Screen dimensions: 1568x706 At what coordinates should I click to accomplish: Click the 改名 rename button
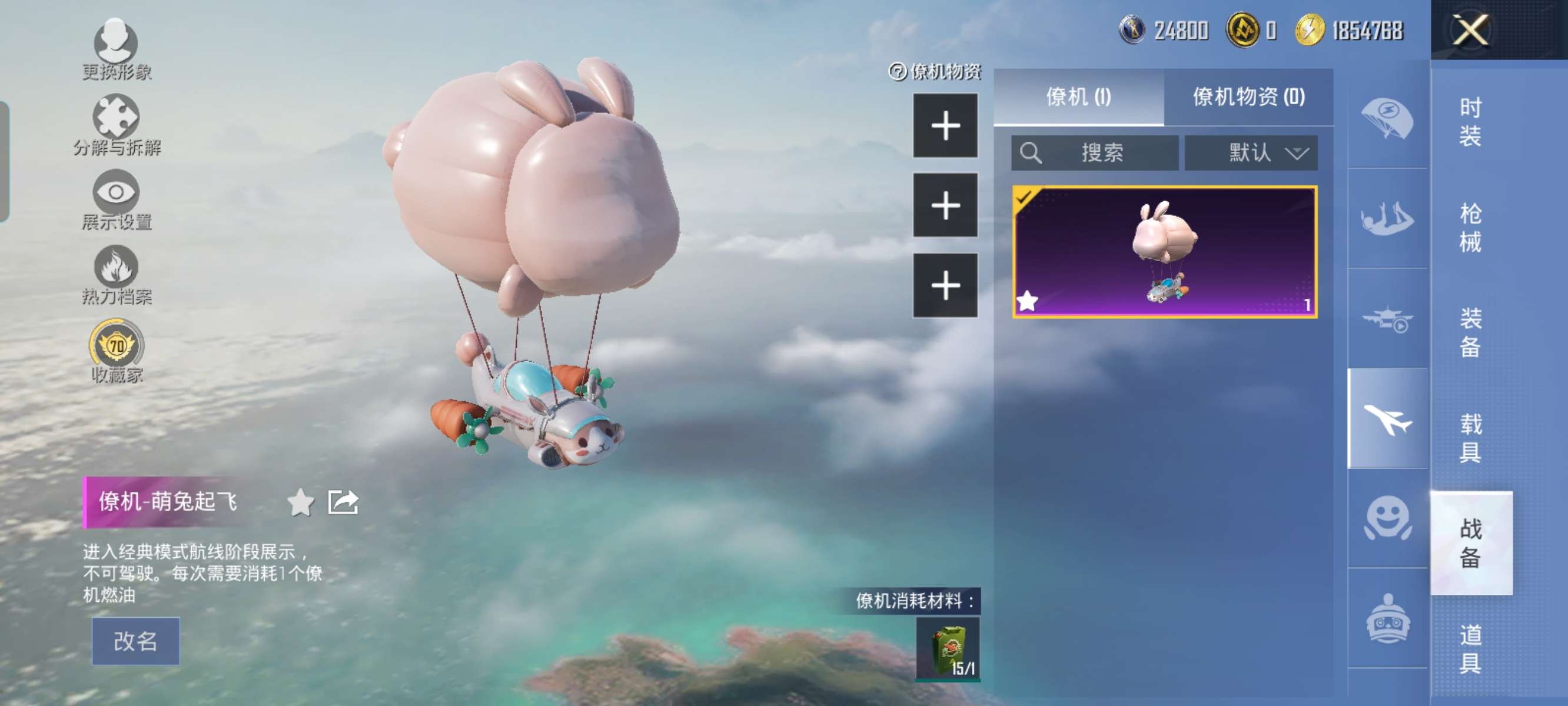tap(135, 640)
